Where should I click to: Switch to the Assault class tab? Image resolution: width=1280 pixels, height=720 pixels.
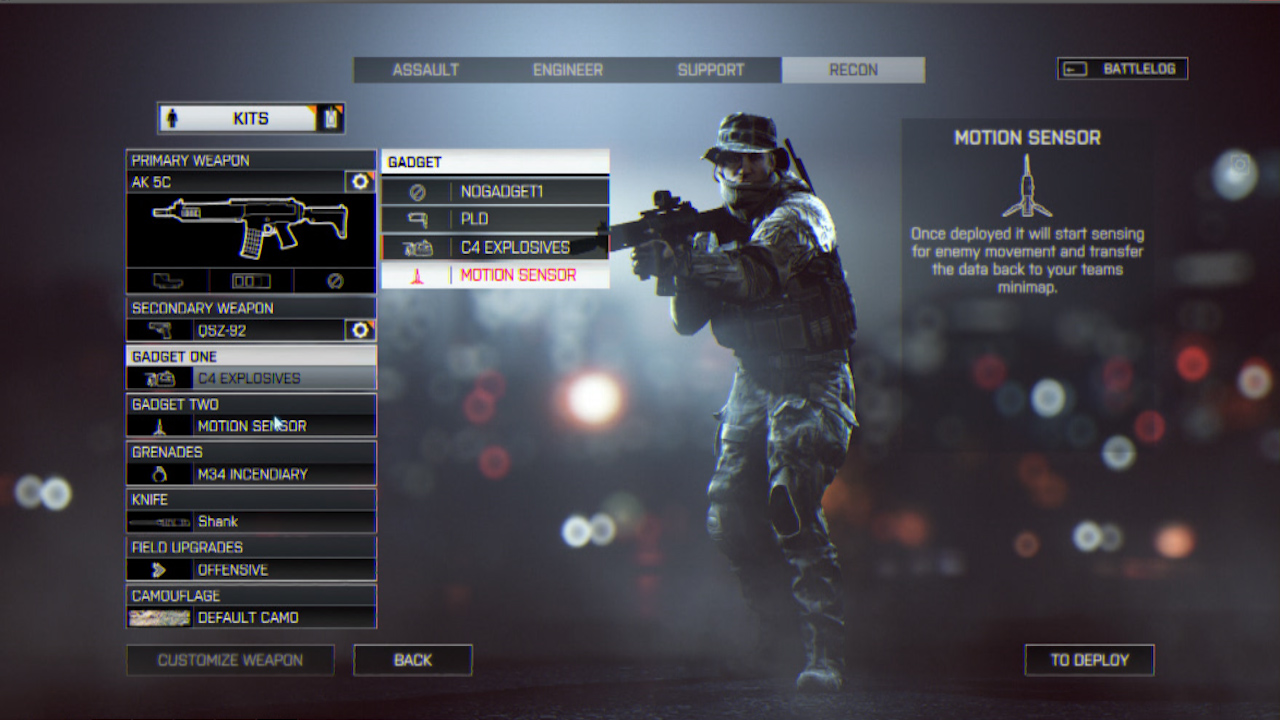pyautogui.click(x=425, y=70)
